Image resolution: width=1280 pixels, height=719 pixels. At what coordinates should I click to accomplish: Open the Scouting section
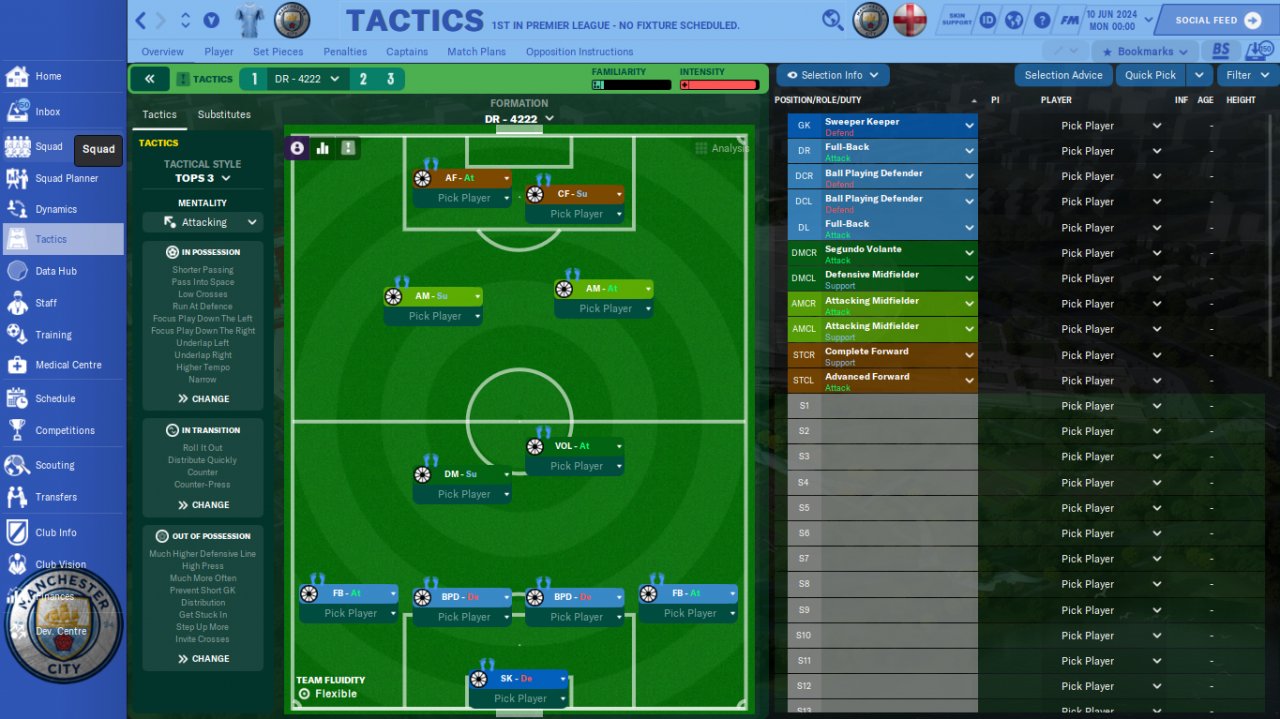coord(54,465)
